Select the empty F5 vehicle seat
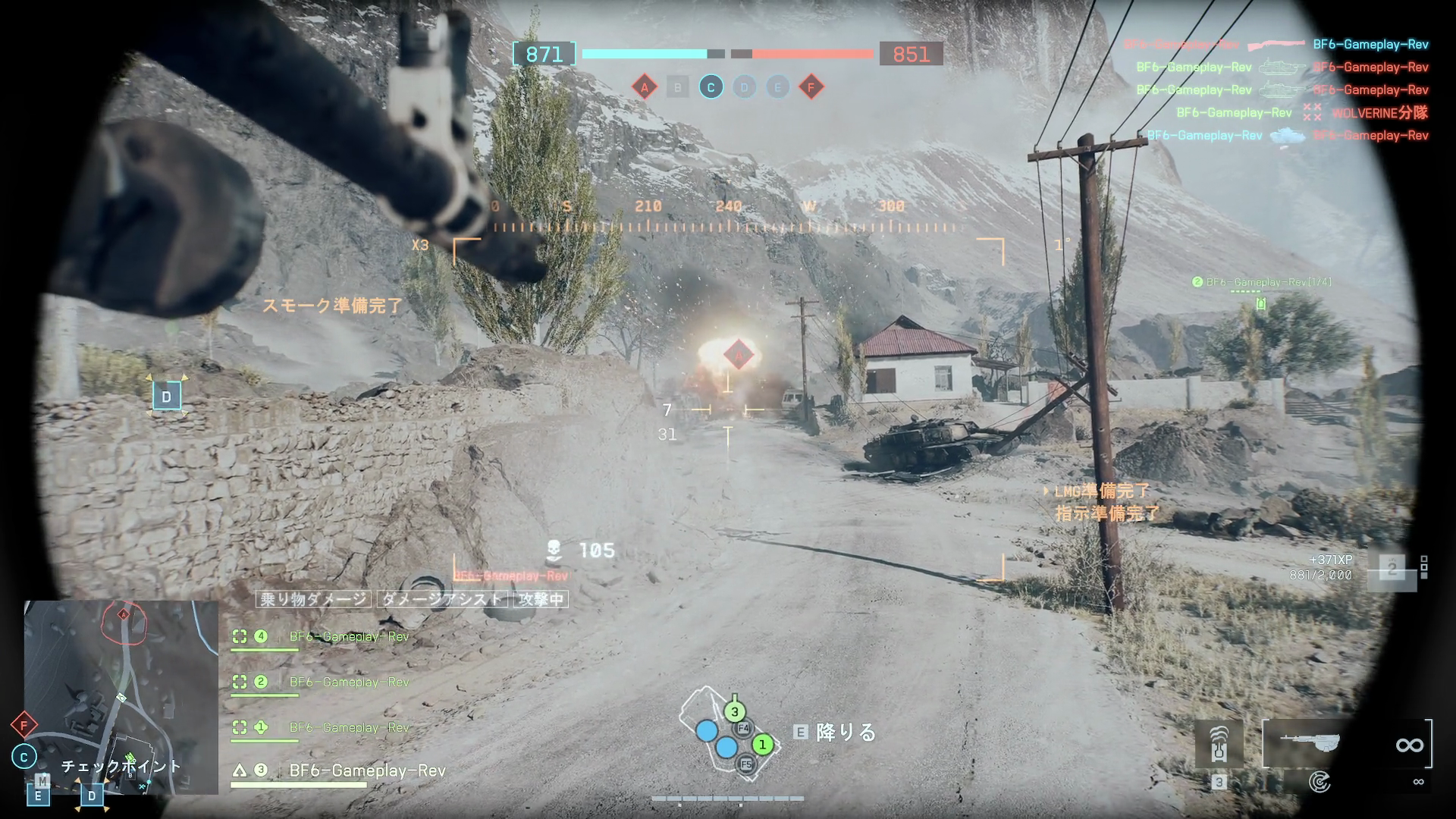Screen dimensions: 1456x819 pyautogui.click(x=746, y=764)
